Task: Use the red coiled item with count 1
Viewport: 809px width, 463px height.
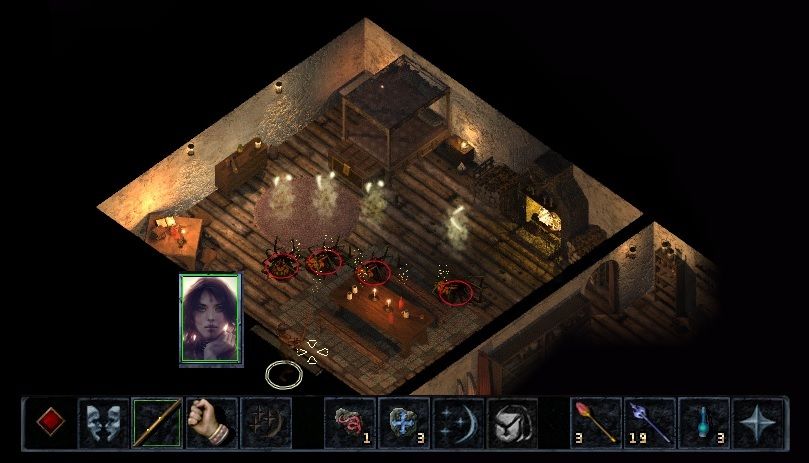Action: coord(351,422)
